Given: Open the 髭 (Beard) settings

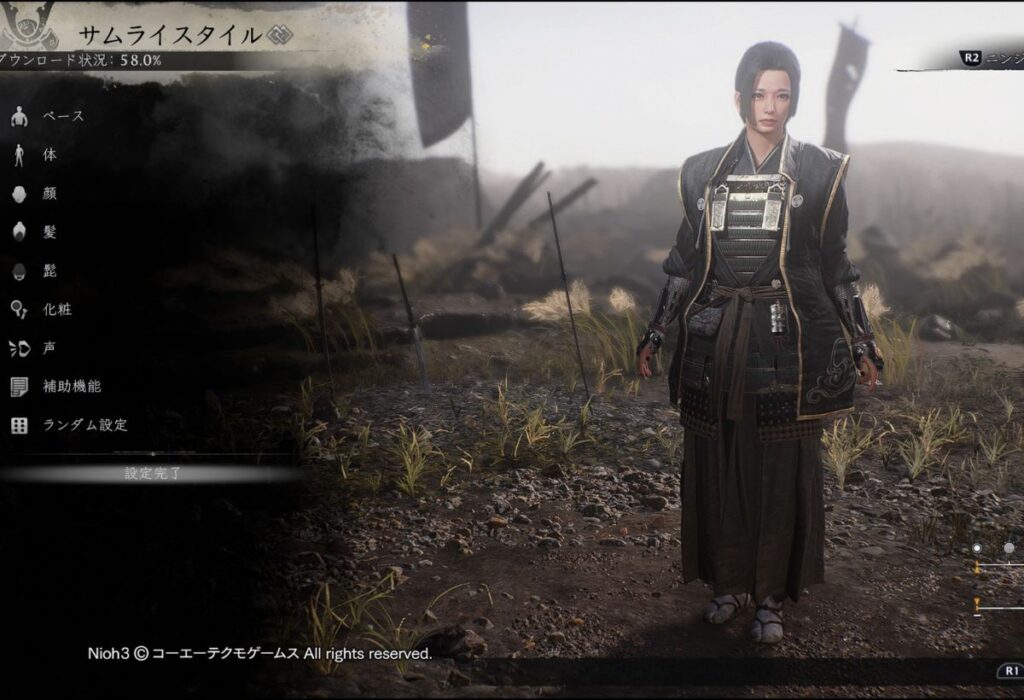Looking at the screenshot, I should pos(49,270).
